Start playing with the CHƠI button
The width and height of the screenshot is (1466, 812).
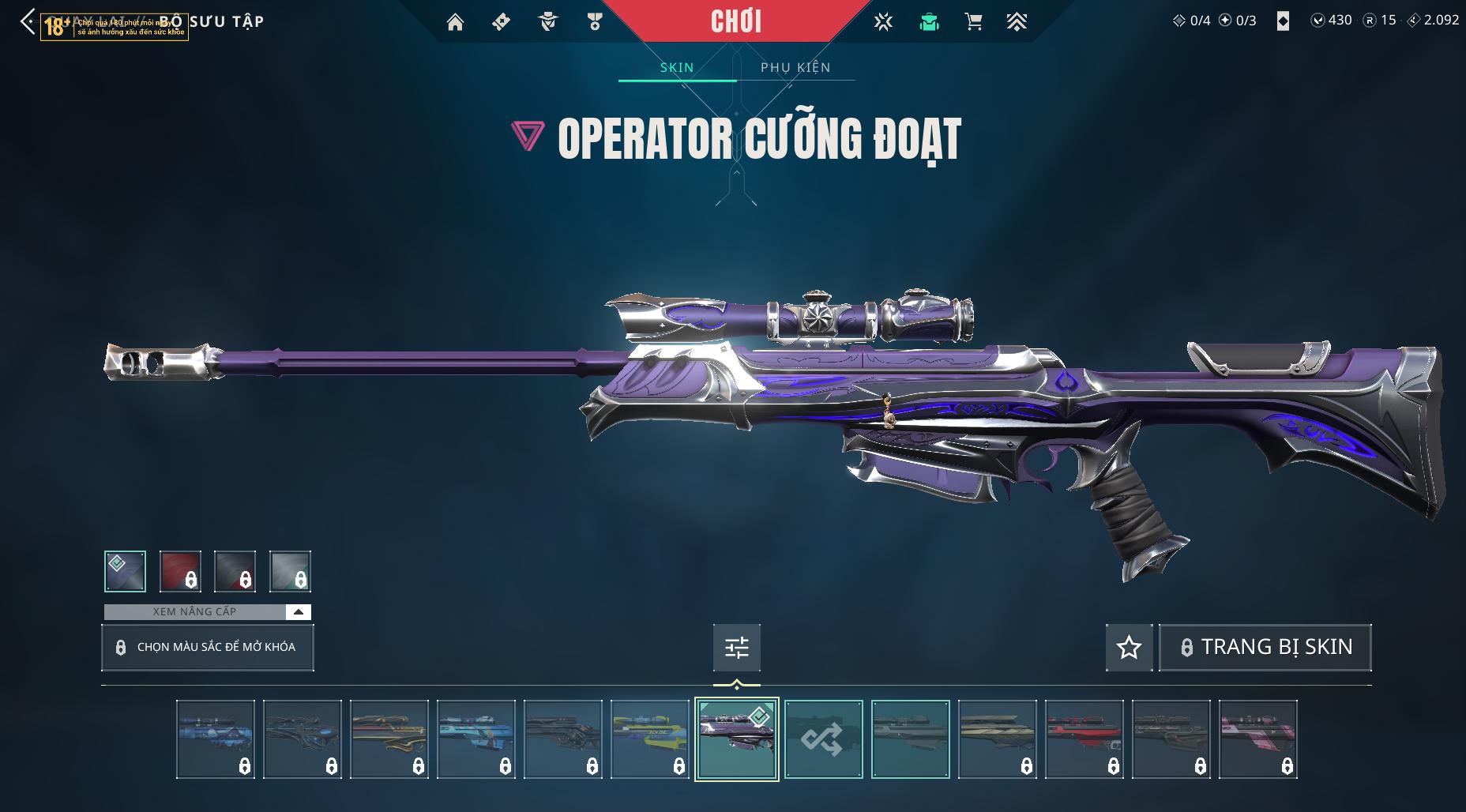click(x=735, y=21)
